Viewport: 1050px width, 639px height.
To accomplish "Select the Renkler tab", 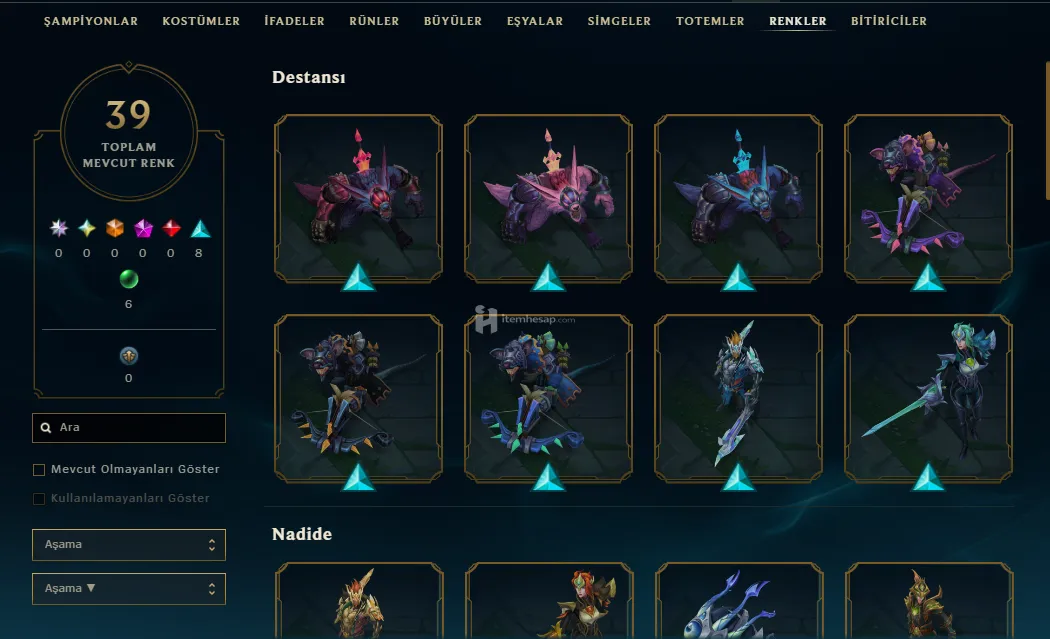I will tap(797, 21).
